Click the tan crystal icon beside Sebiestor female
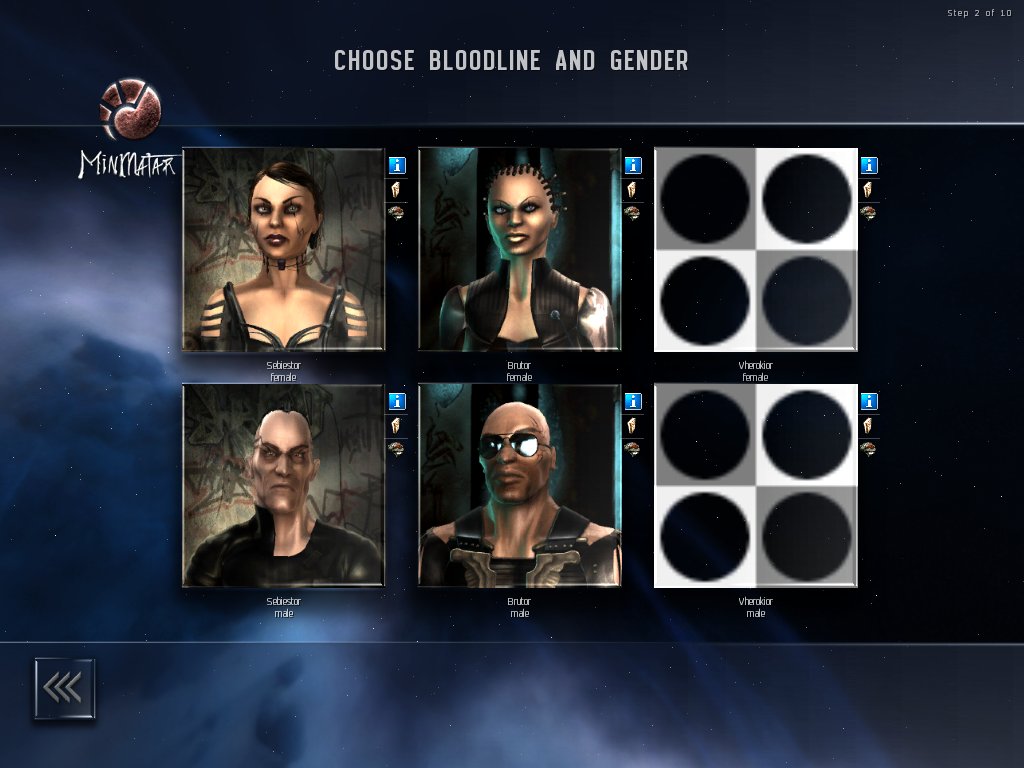The width and height of the screenshot is (1024, 768). click(397, 189)
